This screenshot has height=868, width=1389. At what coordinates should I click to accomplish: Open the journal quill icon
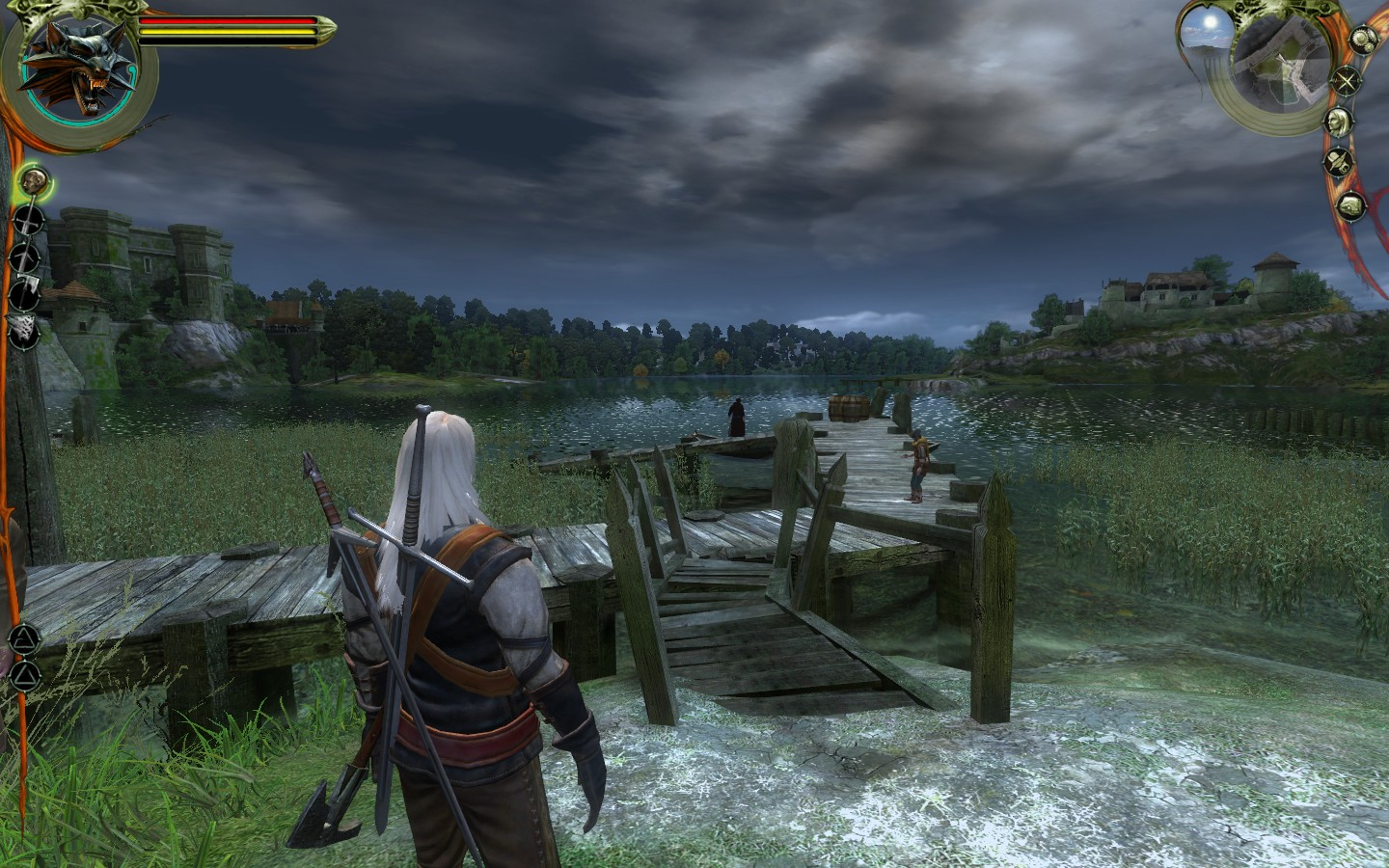tap(1338, 164)
